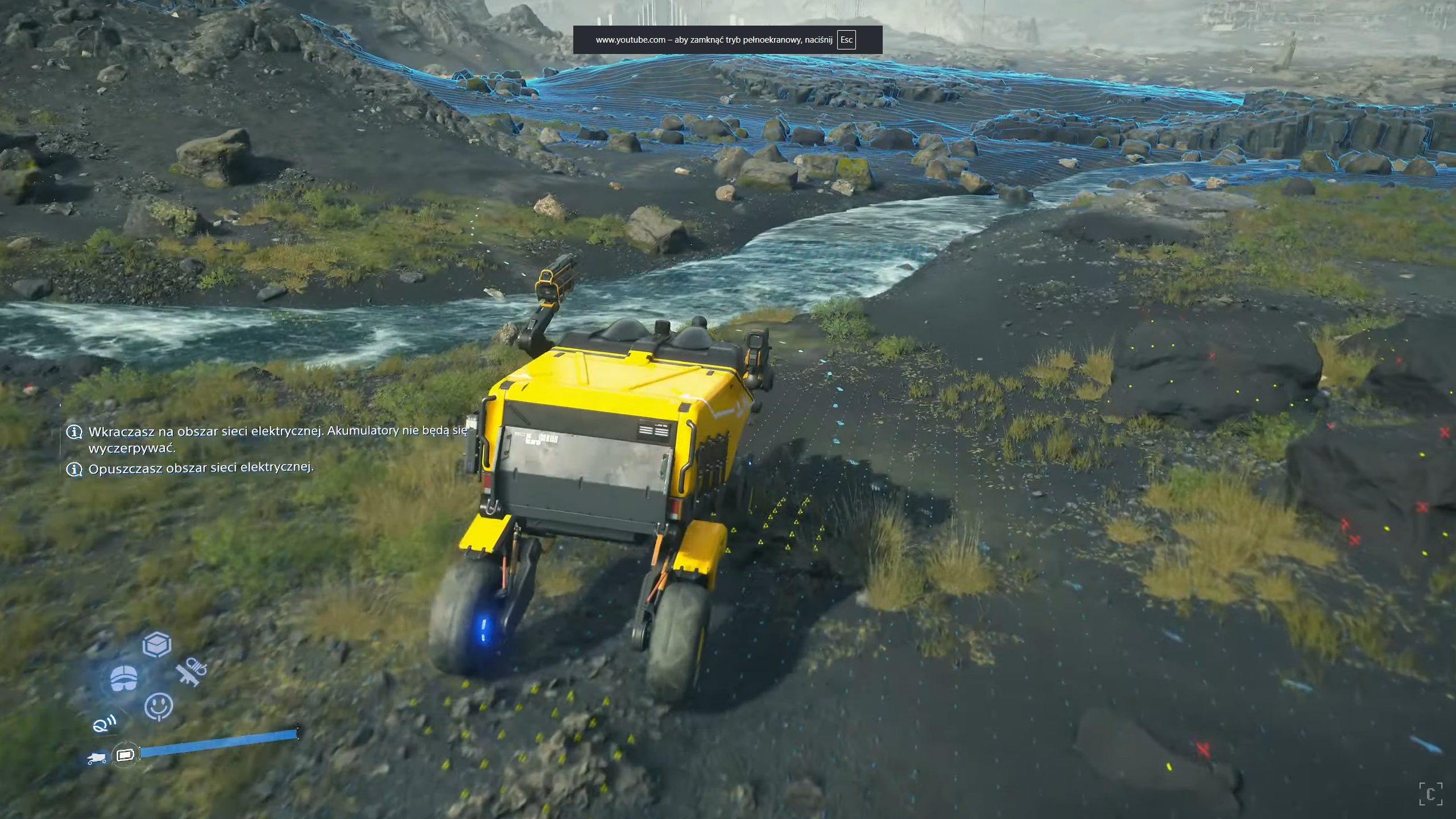
Task: Open the channel watermark with bracketed C
Action: (1430, 794)
